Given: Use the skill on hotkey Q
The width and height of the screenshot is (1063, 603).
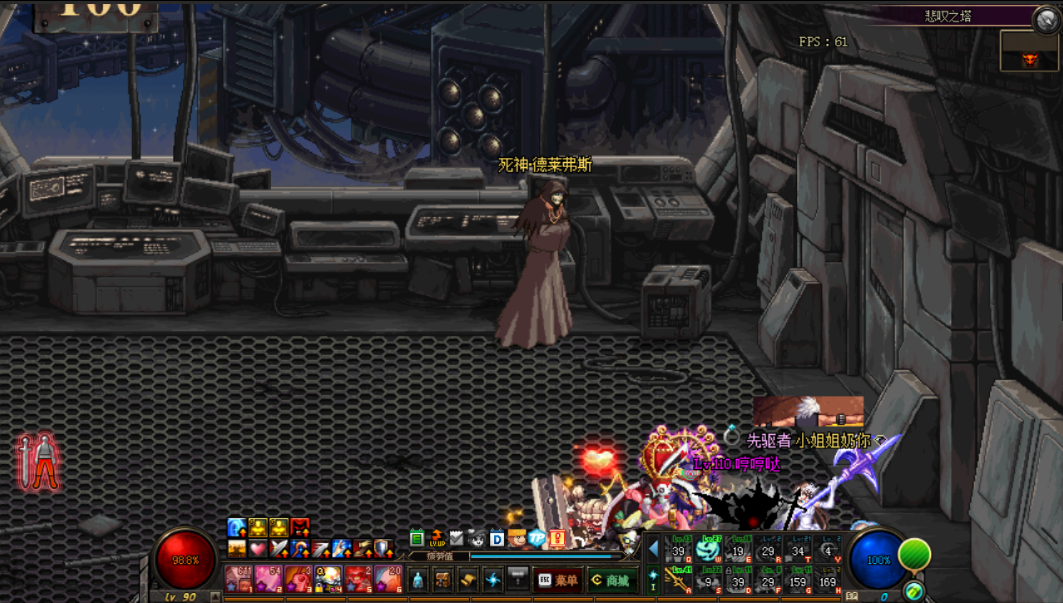Looking at the screenshot, I should (678, 549).
